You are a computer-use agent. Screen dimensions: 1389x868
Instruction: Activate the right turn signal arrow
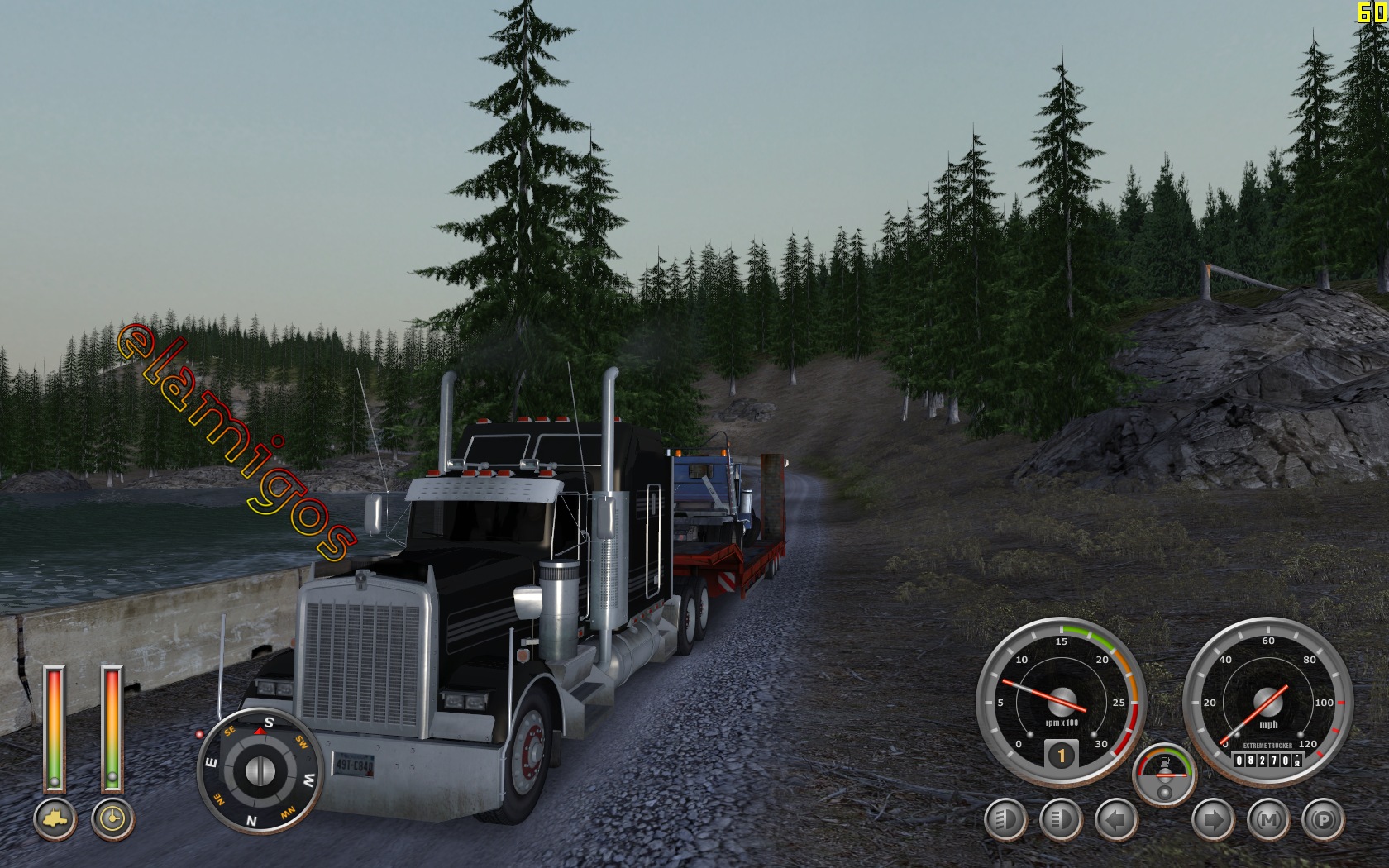(1213, 820)
